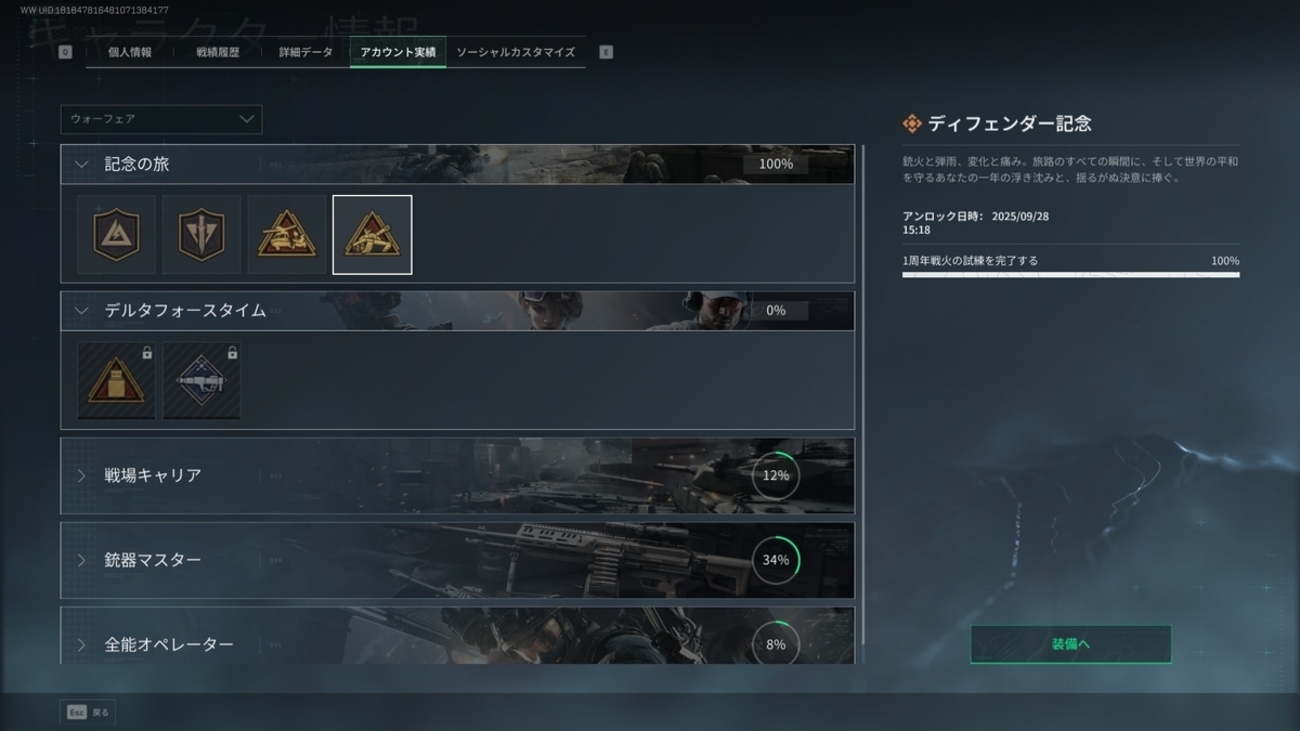Viewport: 1300px width, 731px height.
Task: Choose the dagger shield badge
Action: coord(202,235)
